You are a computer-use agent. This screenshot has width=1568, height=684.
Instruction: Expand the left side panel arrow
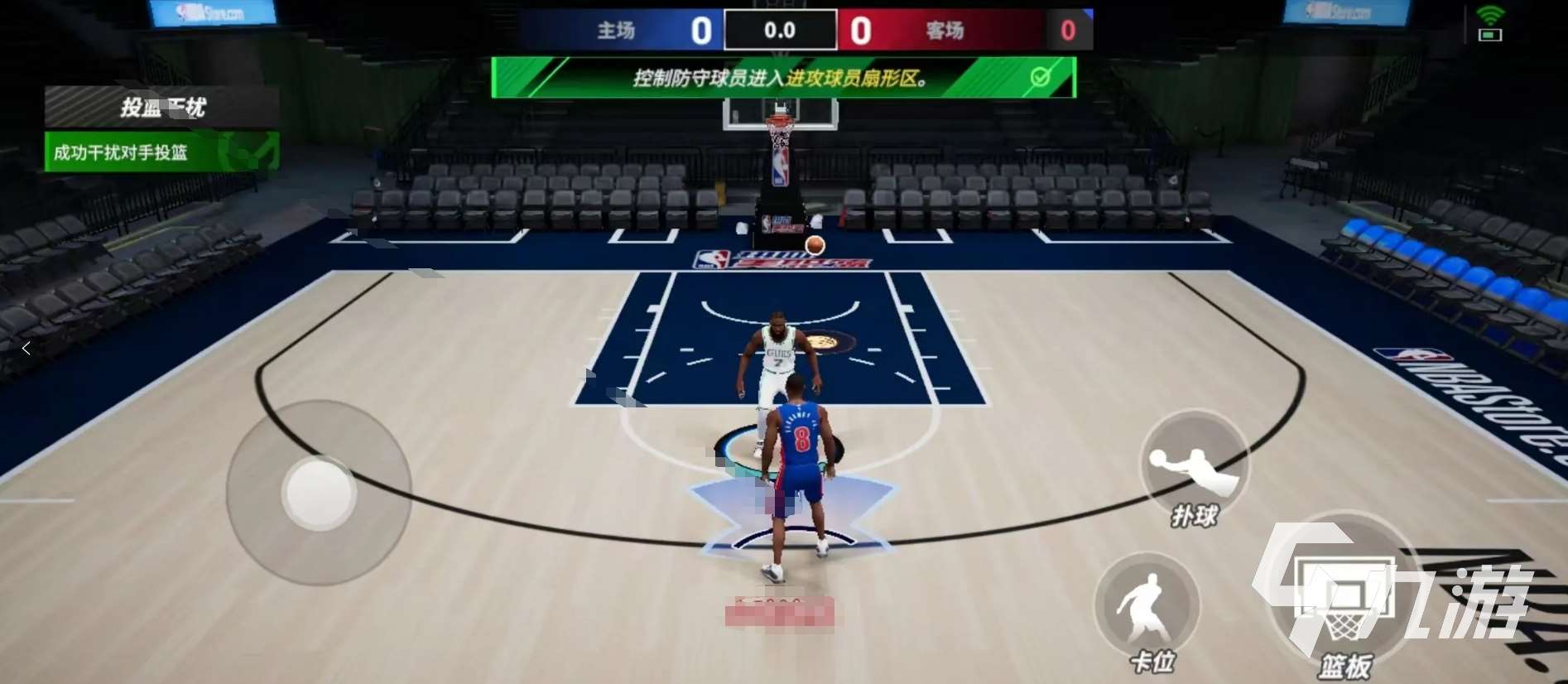tap(26, 349)
